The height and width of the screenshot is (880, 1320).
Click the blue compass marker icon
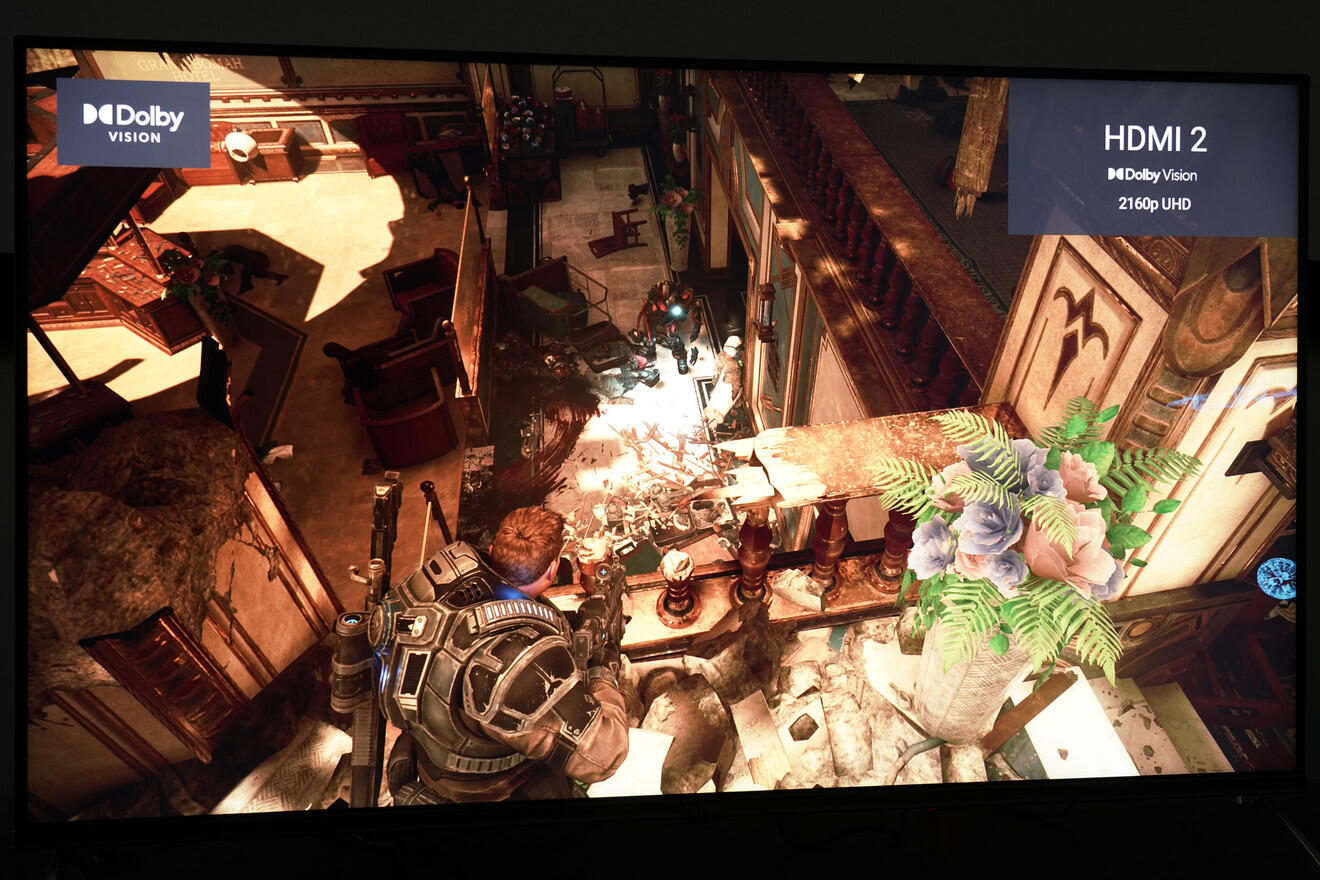(x=1276, y=578)
